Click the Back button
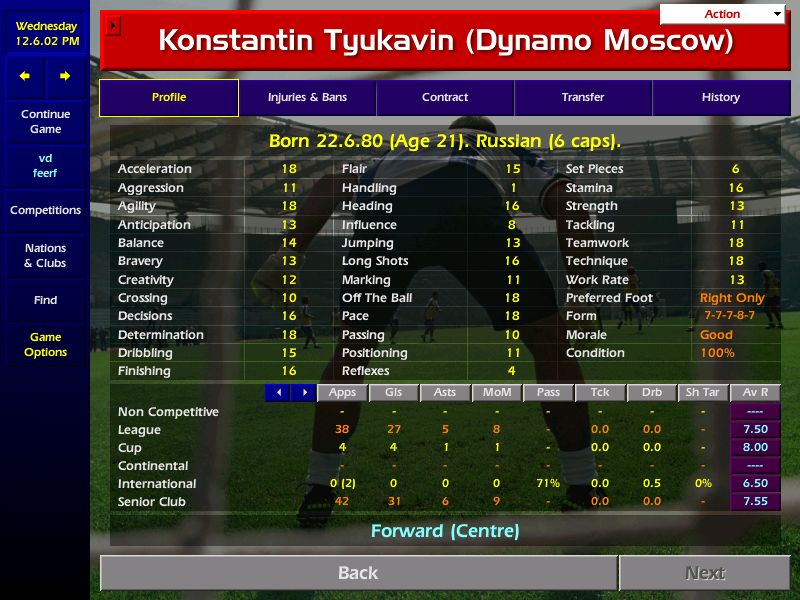The image size is (800, 600). point(358,573)
